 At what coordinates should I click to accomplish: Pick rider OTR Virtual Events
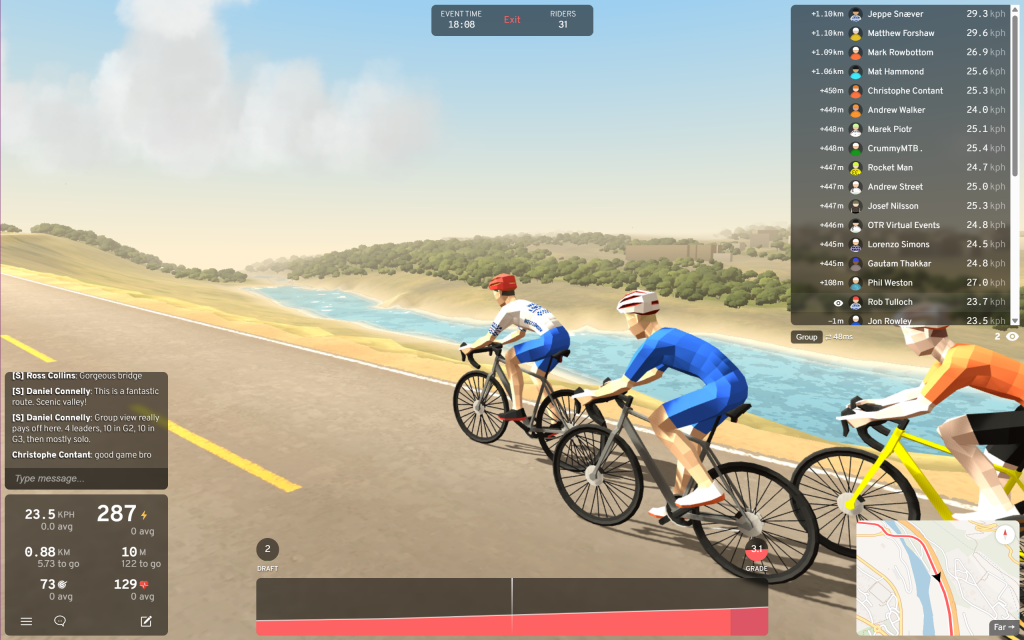903,225
